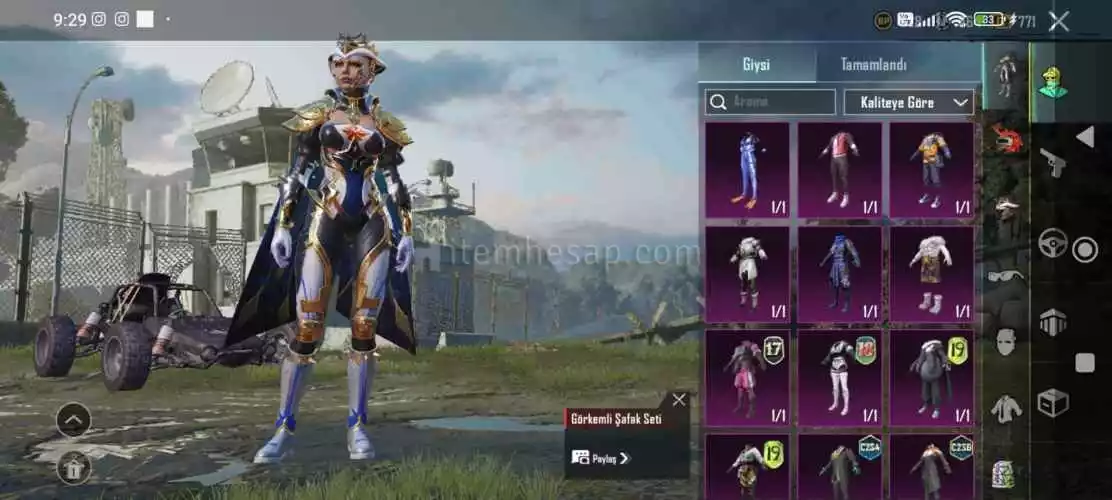Screen dimensions: 1112x500
Task: Open the Kaliteye Göre sorting dropdown
Action: pyautogui.click(x=909, y=102)
